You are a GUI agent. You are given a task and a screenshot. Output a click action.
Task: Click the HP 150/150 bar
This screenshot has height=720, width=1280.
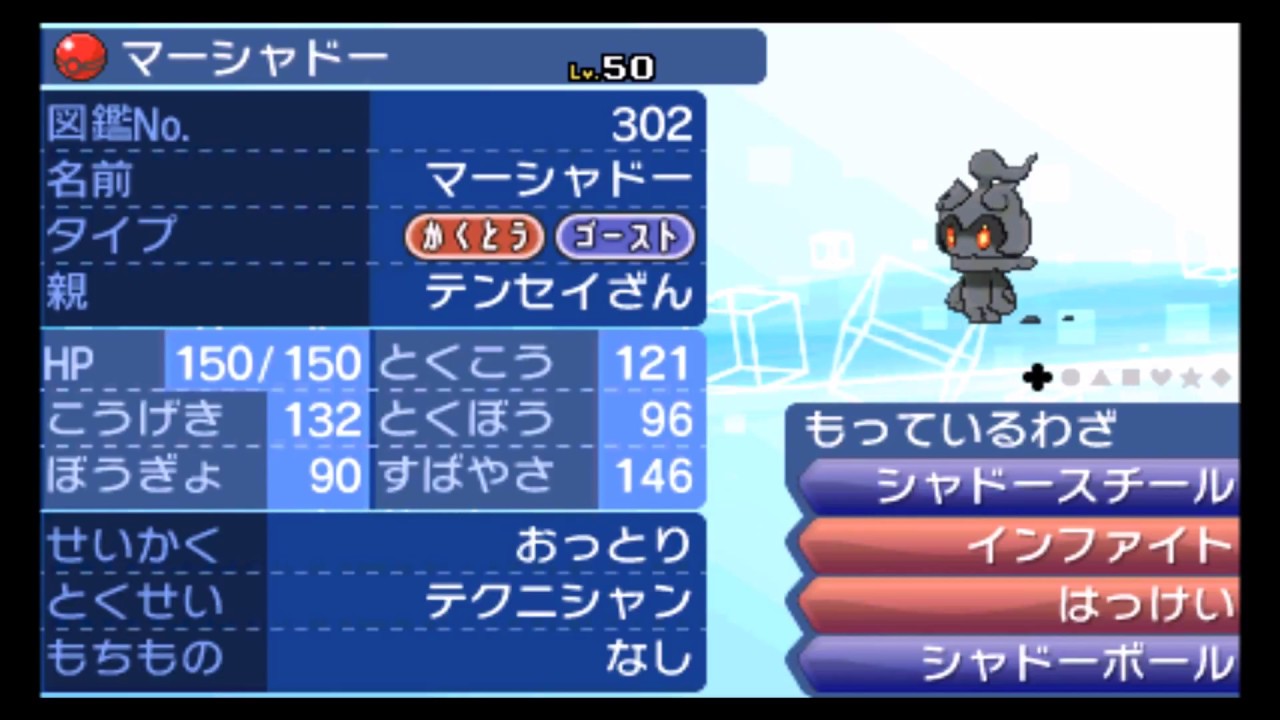pos(267,362)
